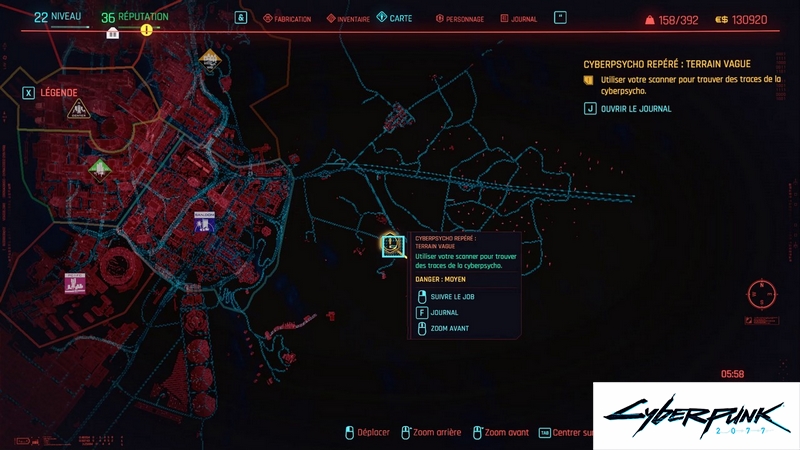800x450 pixels.
Task: Select Zoom avant in the tooltip
Action: pos(448,328)
